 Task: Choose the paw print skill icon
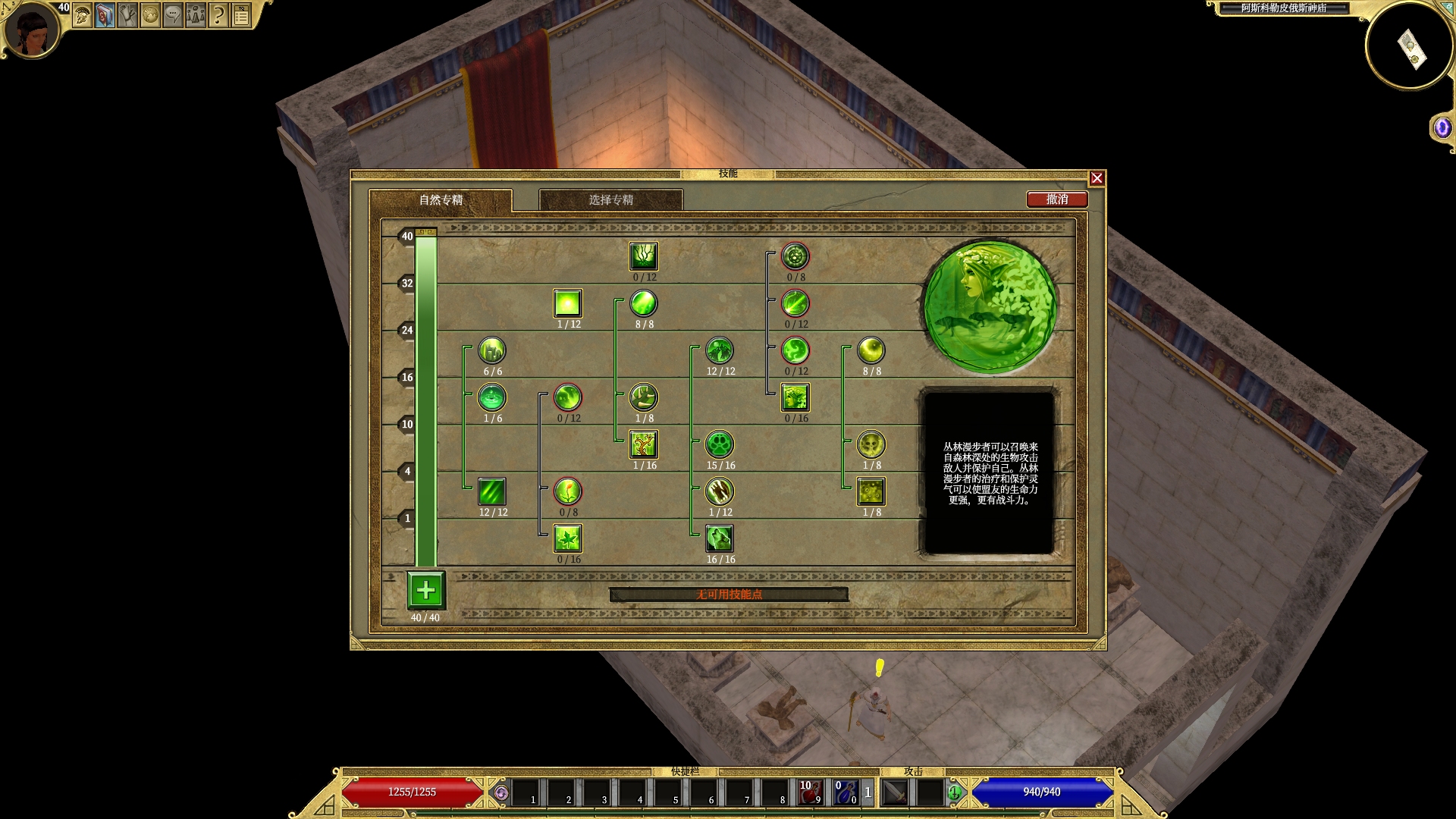(x=720, y=444)
